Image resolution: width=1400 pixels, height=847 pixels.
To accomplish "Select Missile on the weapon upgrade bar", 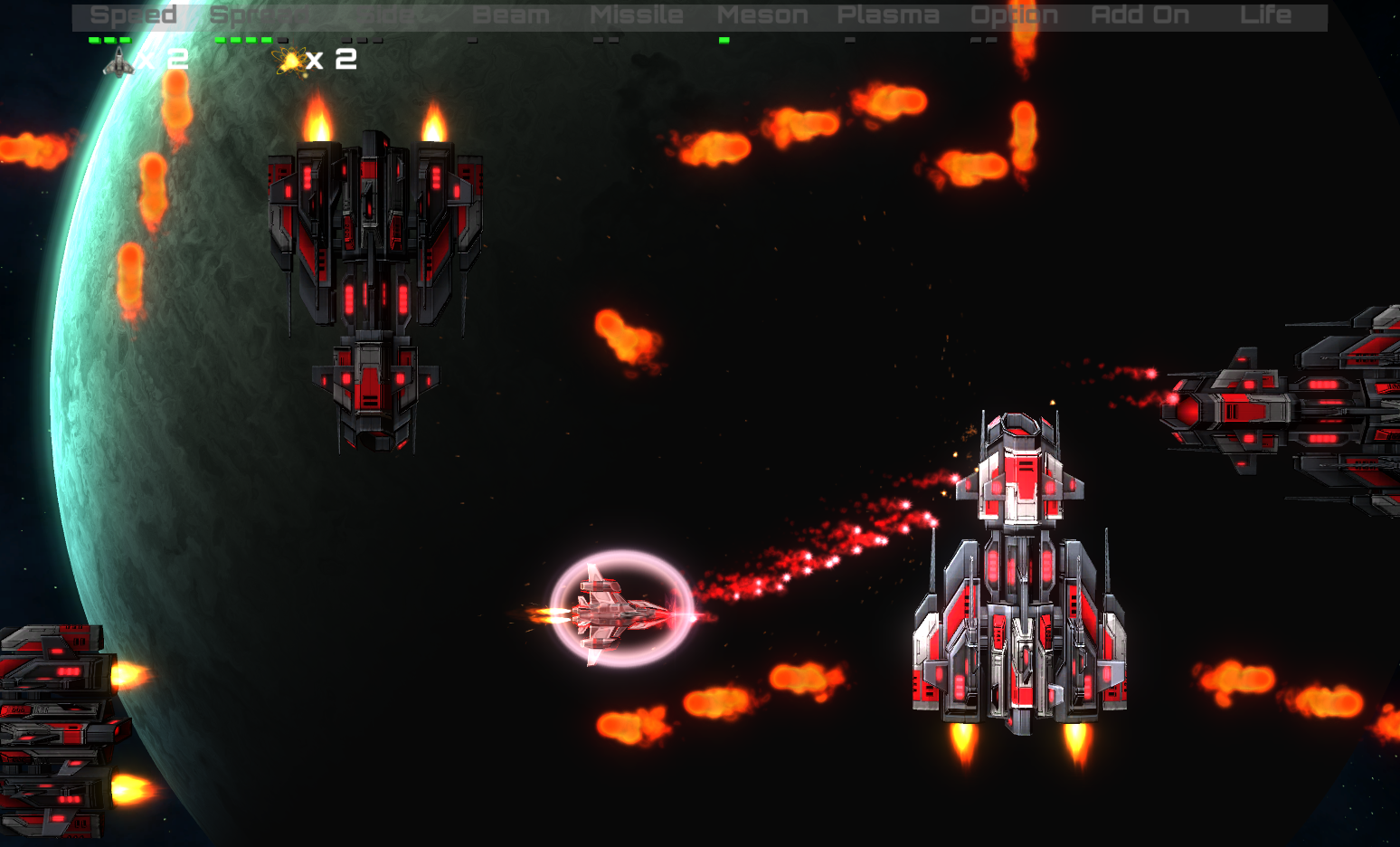I will 636,14.
